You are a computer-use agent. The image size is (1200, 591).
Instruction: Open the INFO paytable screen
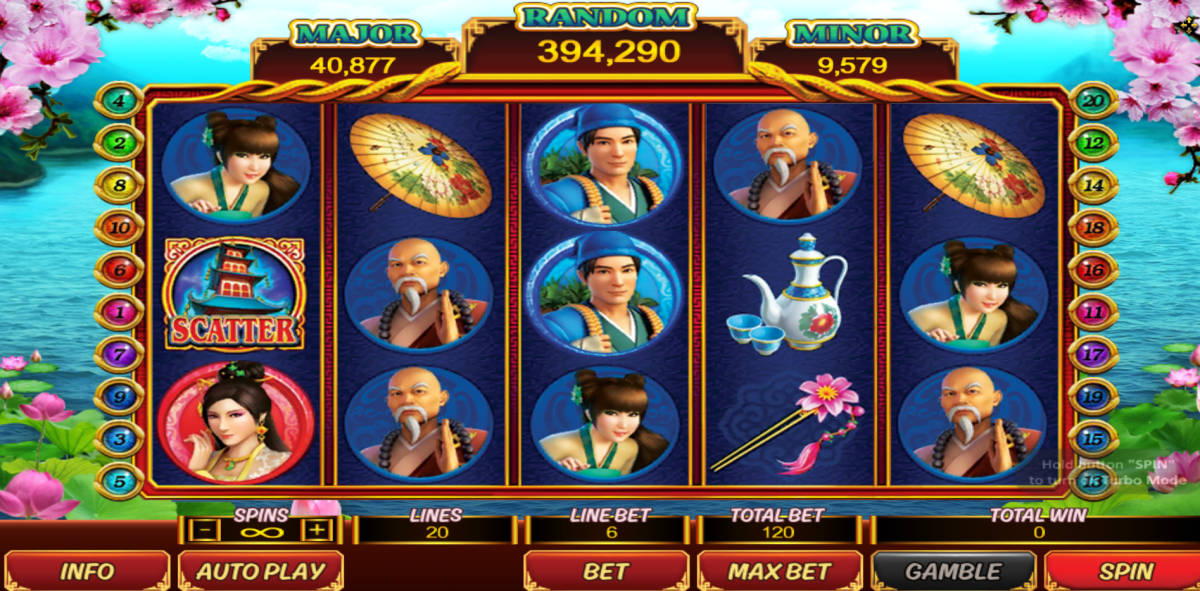tap(87, 571)
